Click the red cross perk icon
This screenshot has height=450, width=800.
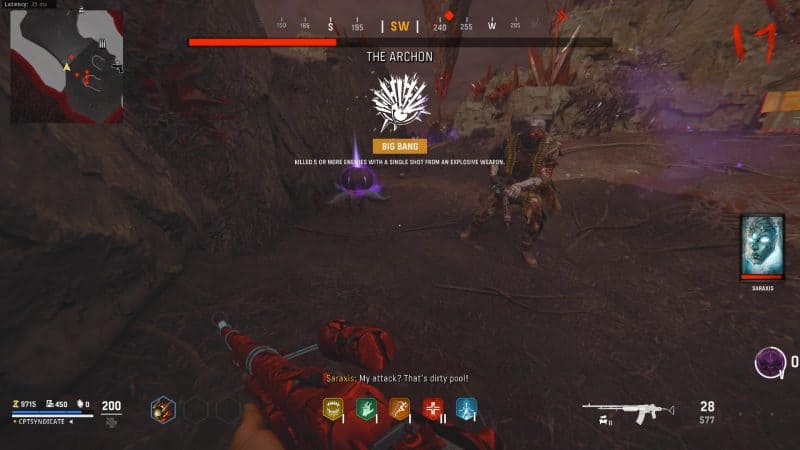pyautogui.click(x=433, y=408)
